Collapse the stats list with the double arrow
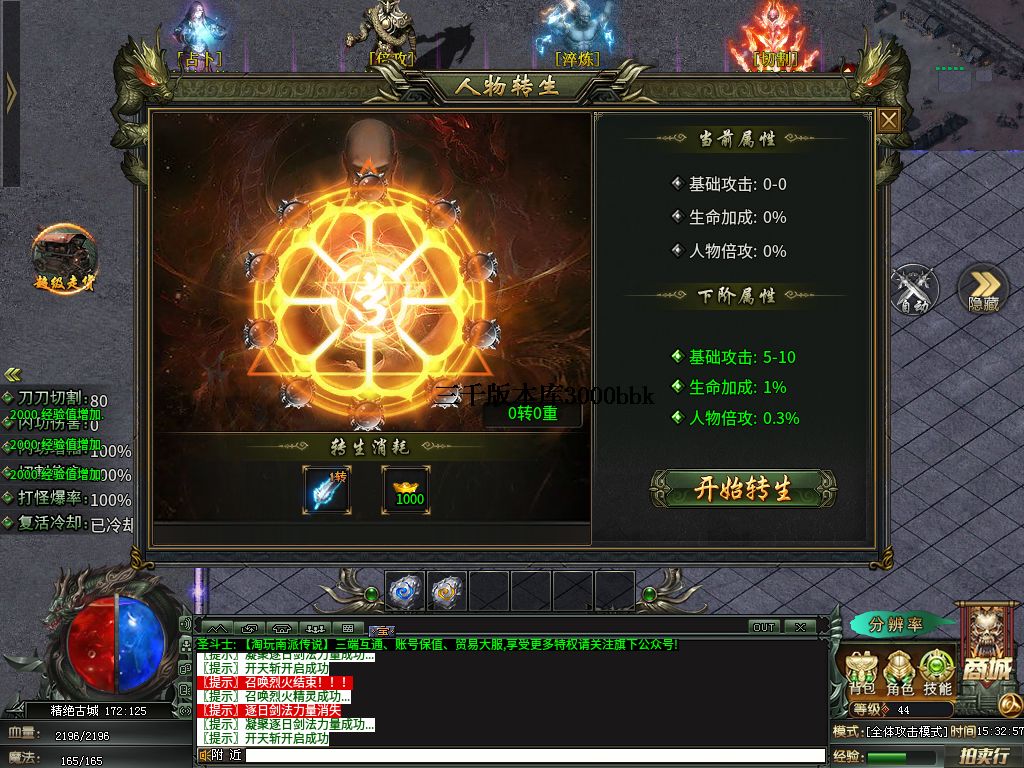This screenshot has height=768, width=1024. tap(13, 375)
